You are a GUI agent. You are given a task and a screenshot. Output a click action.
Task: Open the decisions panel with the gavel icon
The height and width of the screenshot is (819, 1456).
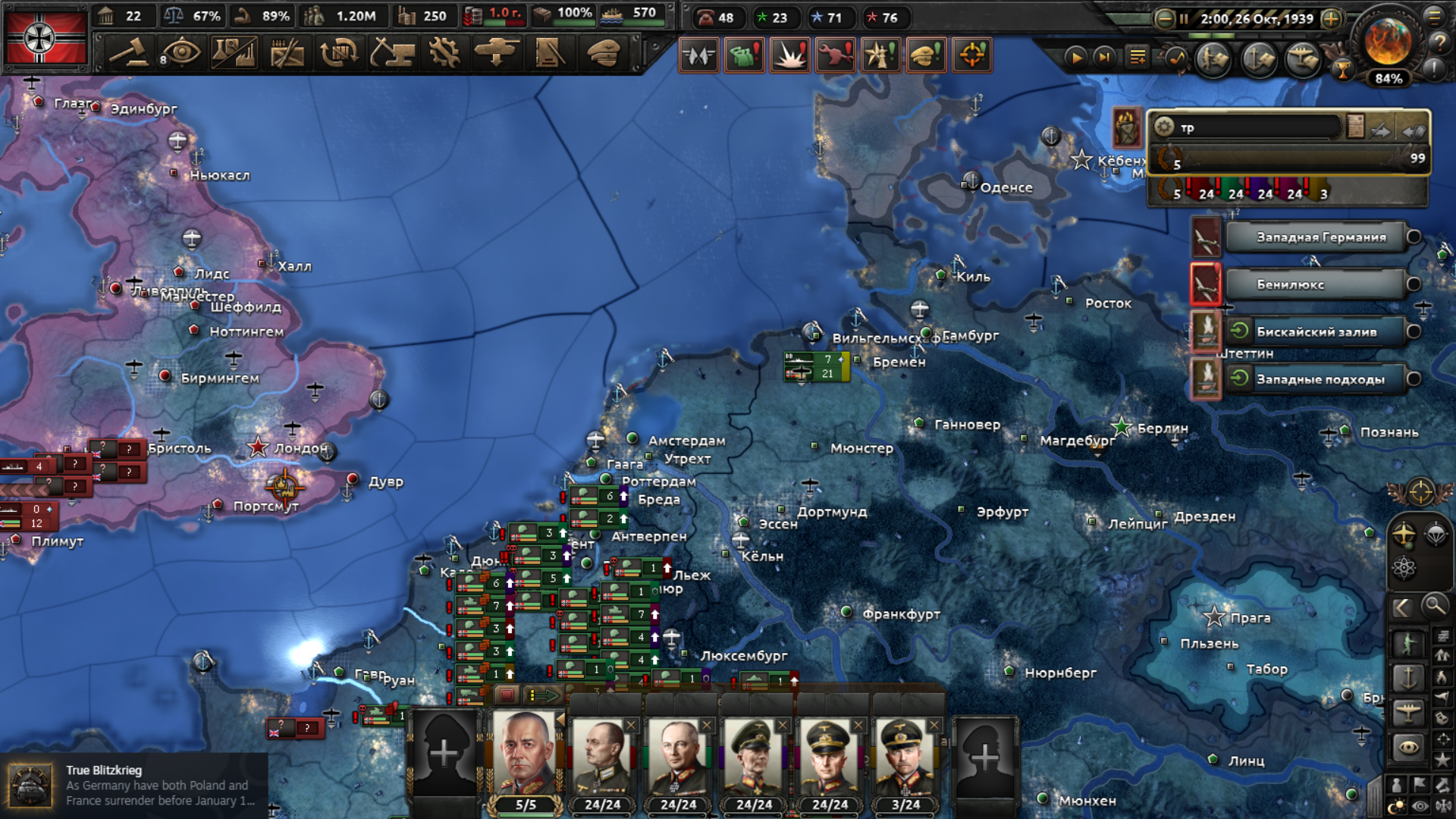[128, 54]
